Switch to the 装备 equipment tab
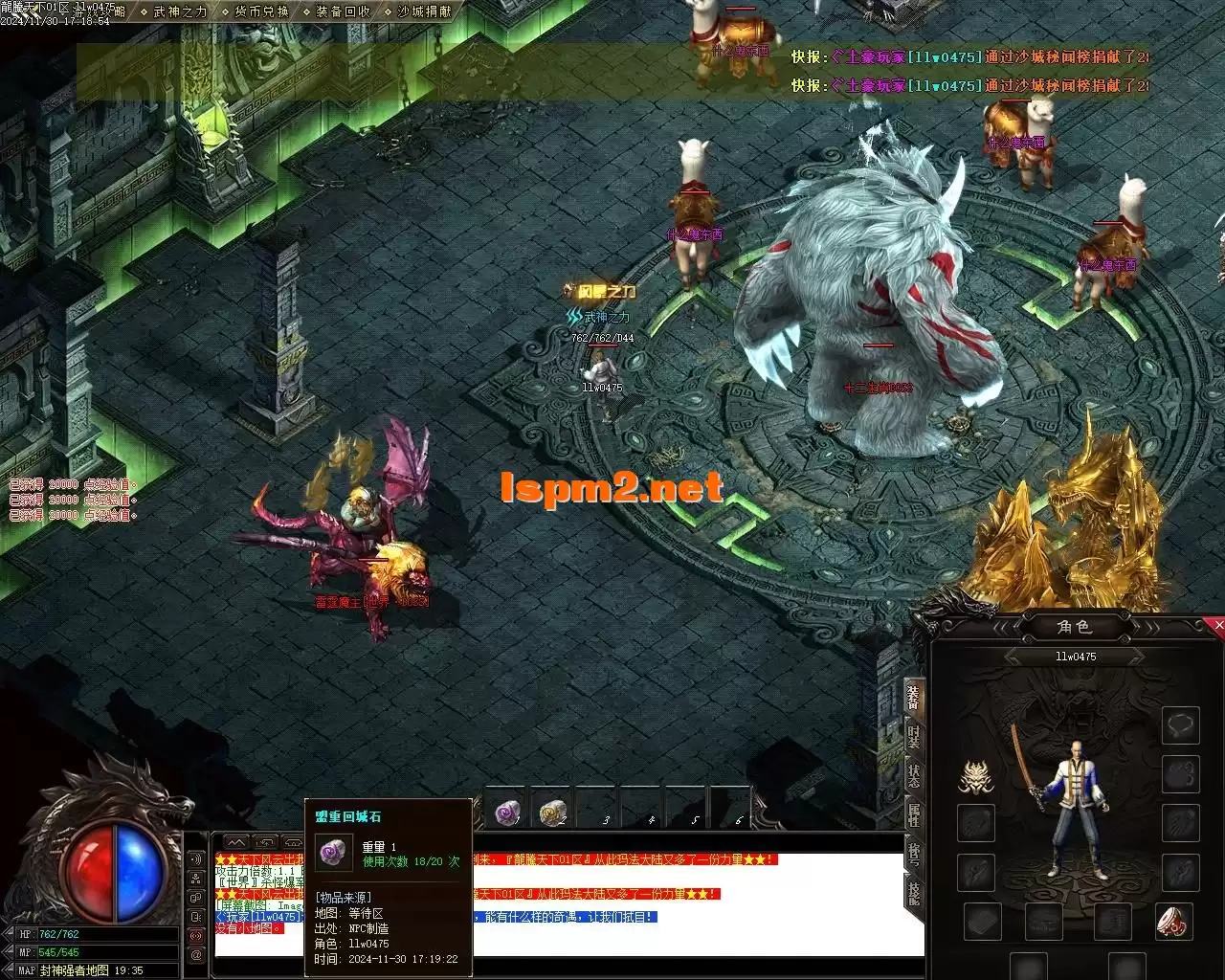Screen dimensions: 1225x980 pos(914,697)
